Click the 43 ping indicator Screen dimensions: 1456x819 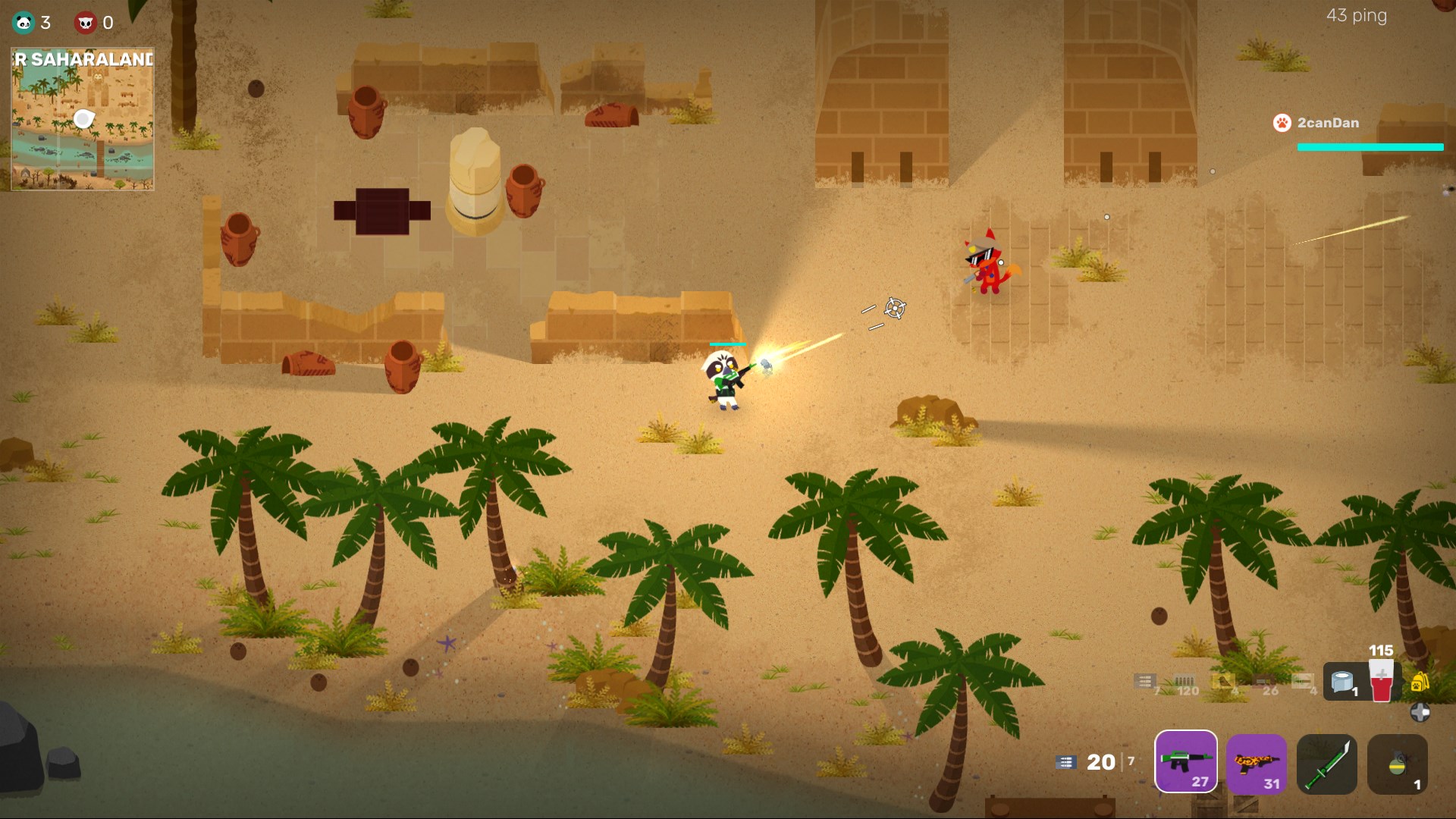[1357, 15]
